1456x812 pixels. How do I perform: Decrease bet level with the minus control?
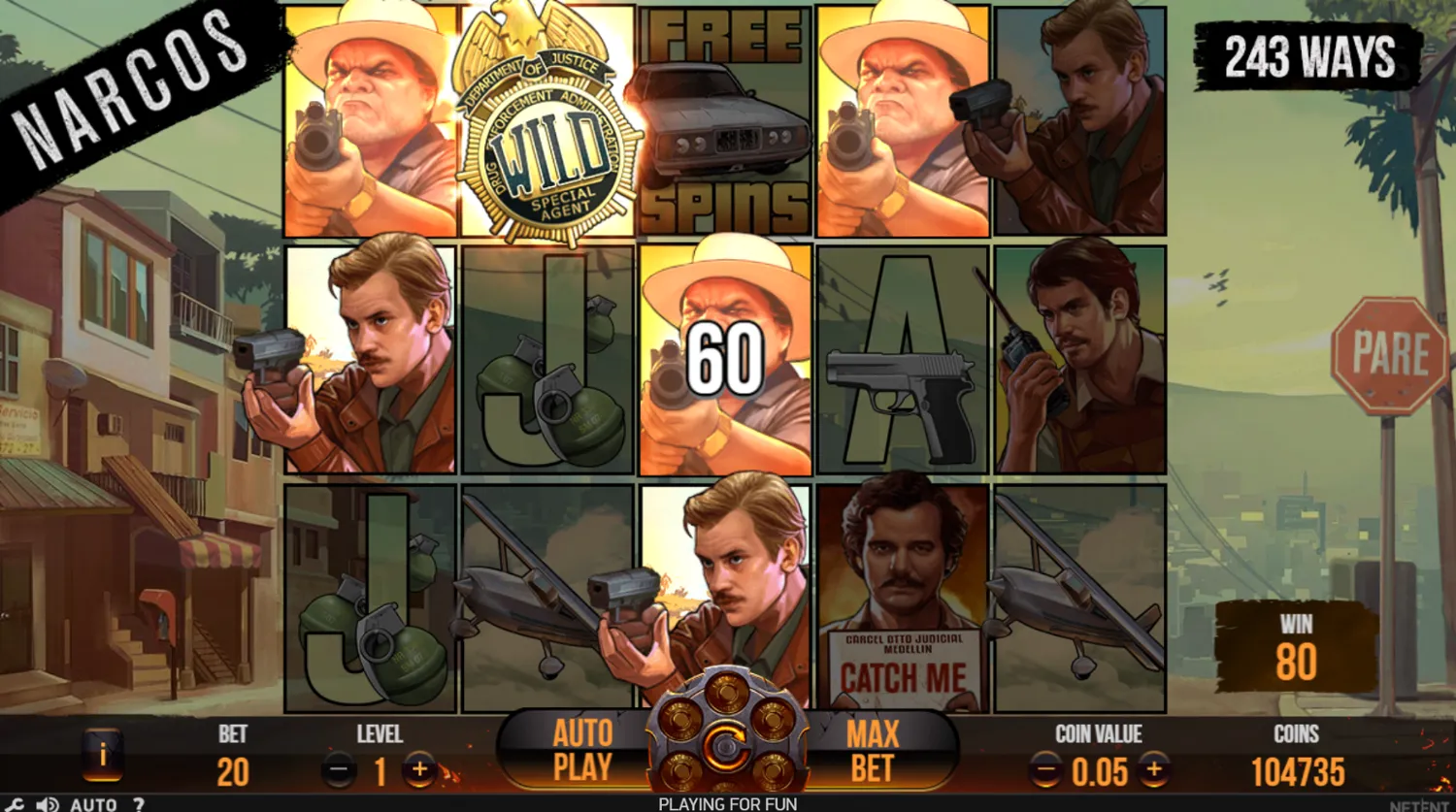point(339,771)
